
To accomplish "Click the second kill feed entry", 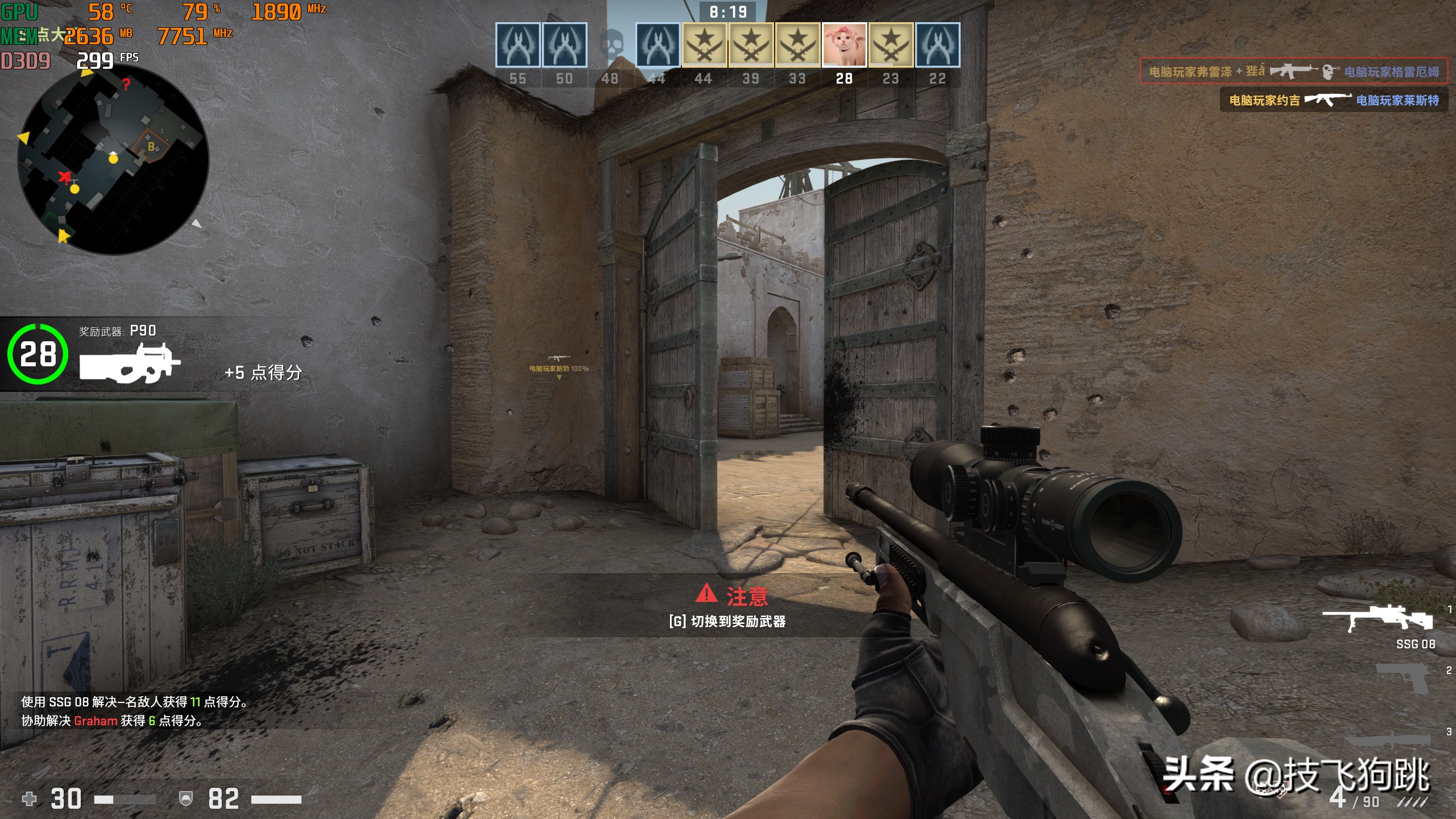I will point(1333,100).
